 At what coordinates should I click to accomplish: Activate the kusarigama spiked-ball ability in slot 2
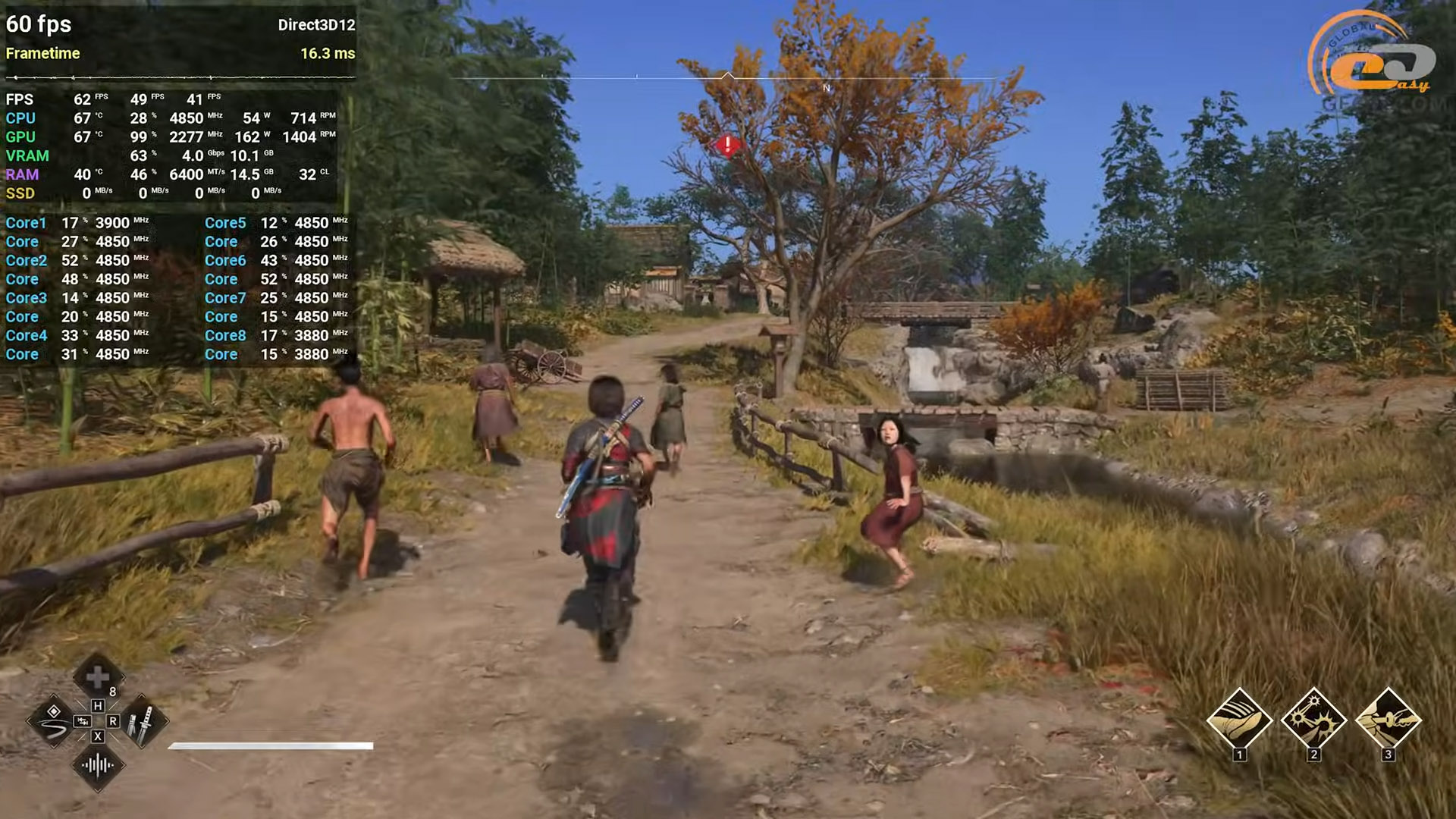[x=1313, y=719]
